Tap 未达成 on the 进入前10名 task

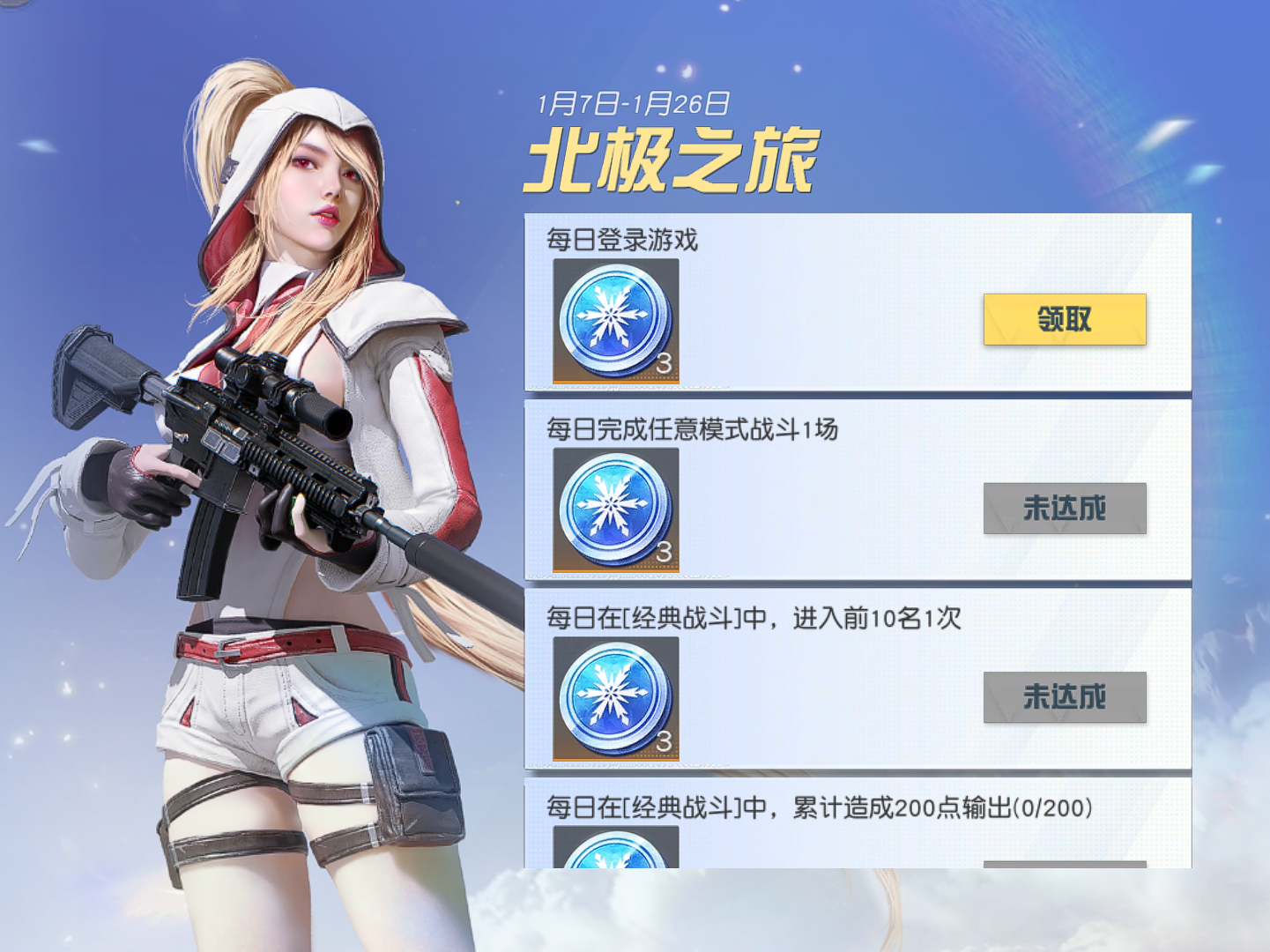[1064, 696]
